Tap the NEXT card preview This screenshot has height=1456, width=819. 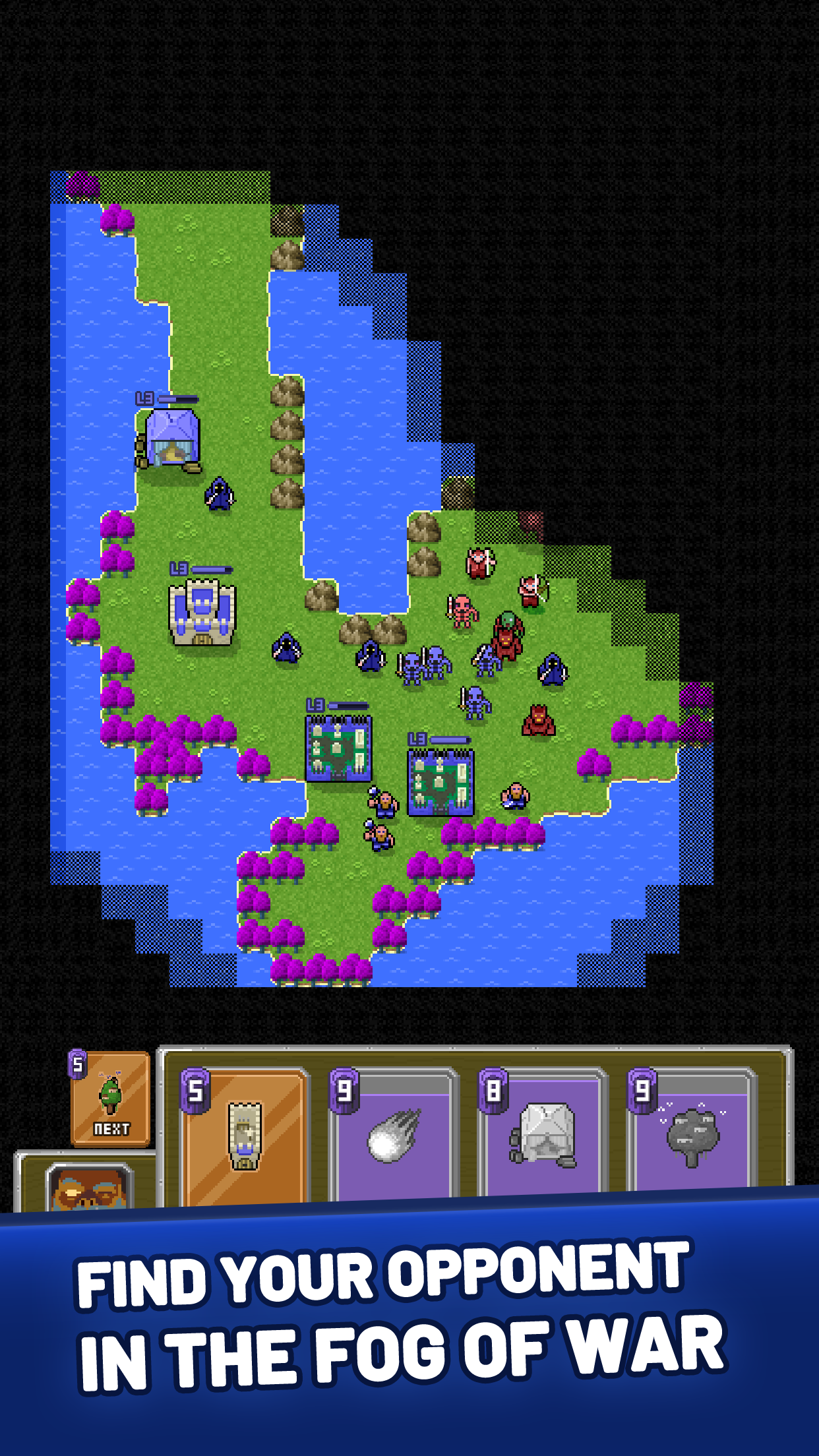tap(111, 1098)
